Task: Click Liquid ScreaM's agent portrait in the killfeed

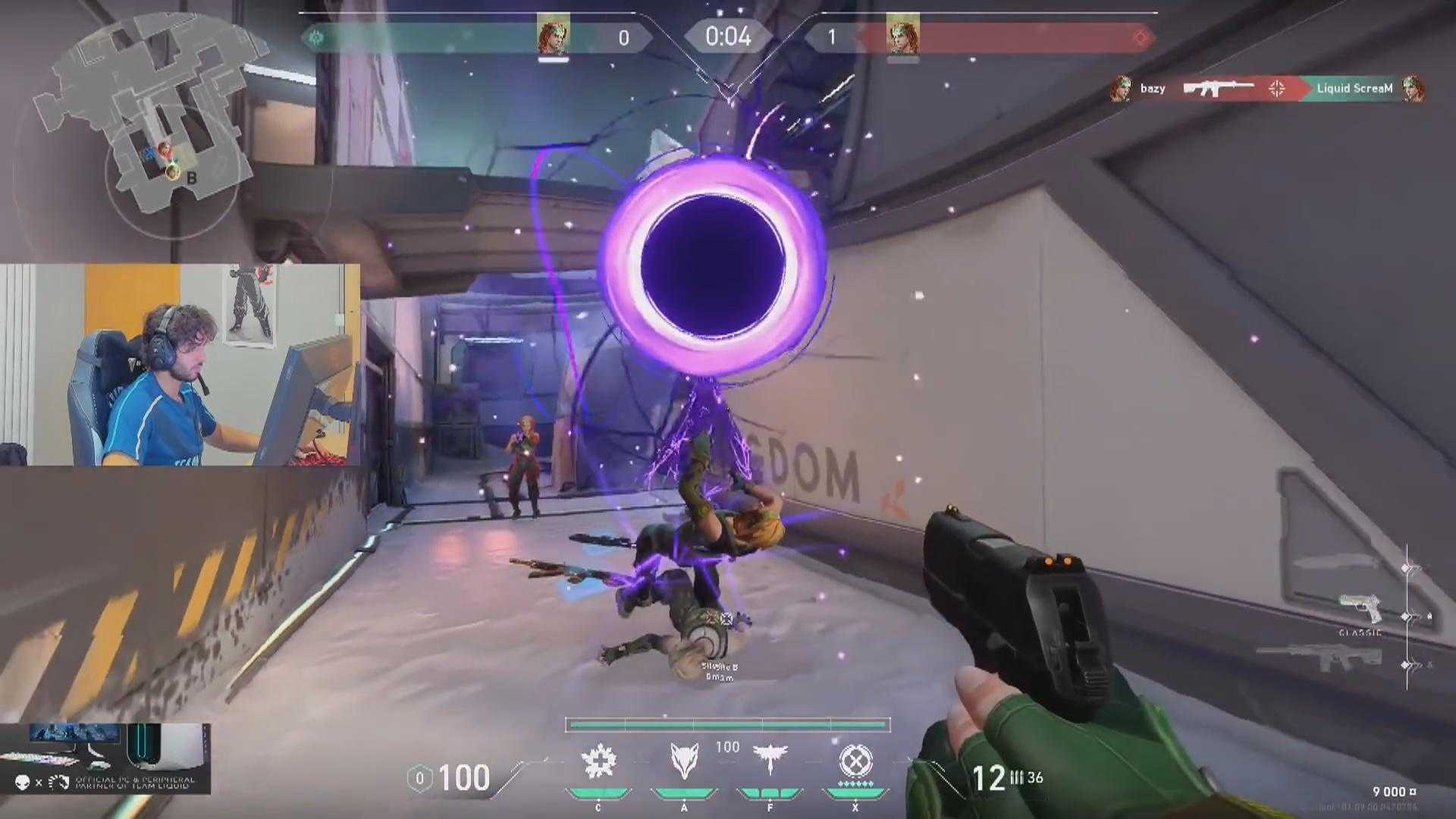Action: click(1412, 88)
